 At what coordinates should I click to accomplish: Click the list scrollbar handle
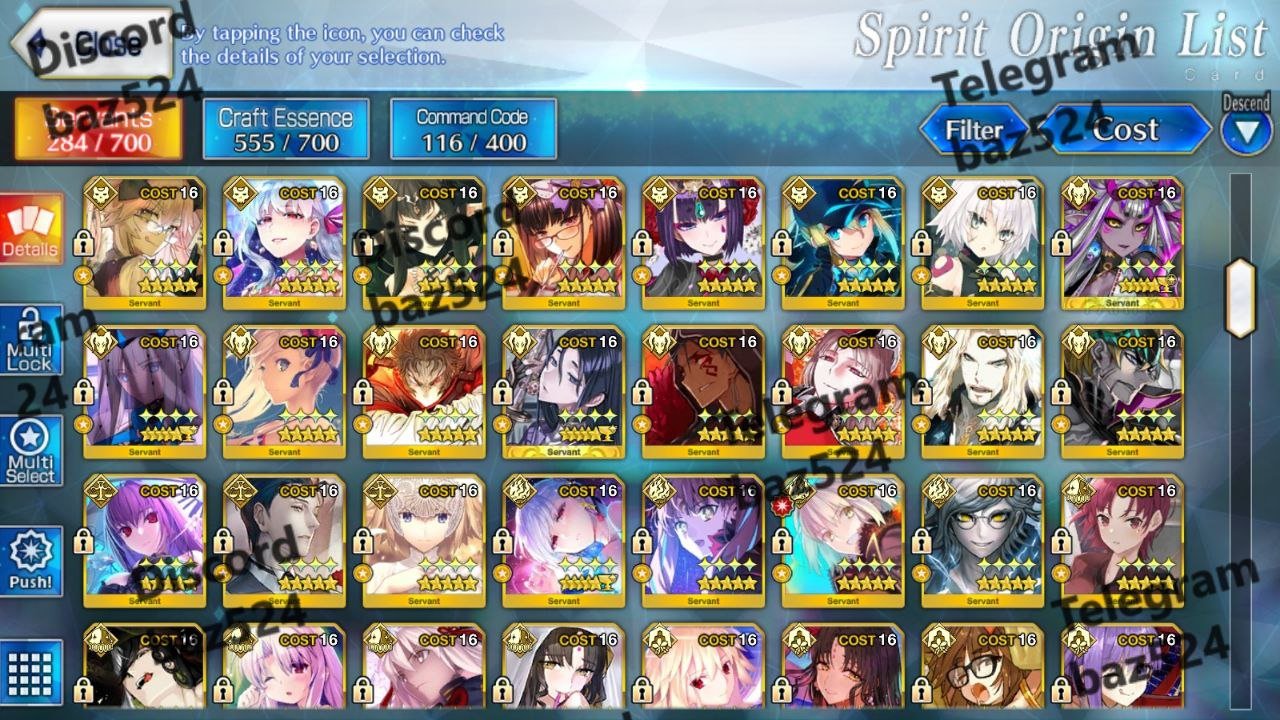click(1240, 297)
